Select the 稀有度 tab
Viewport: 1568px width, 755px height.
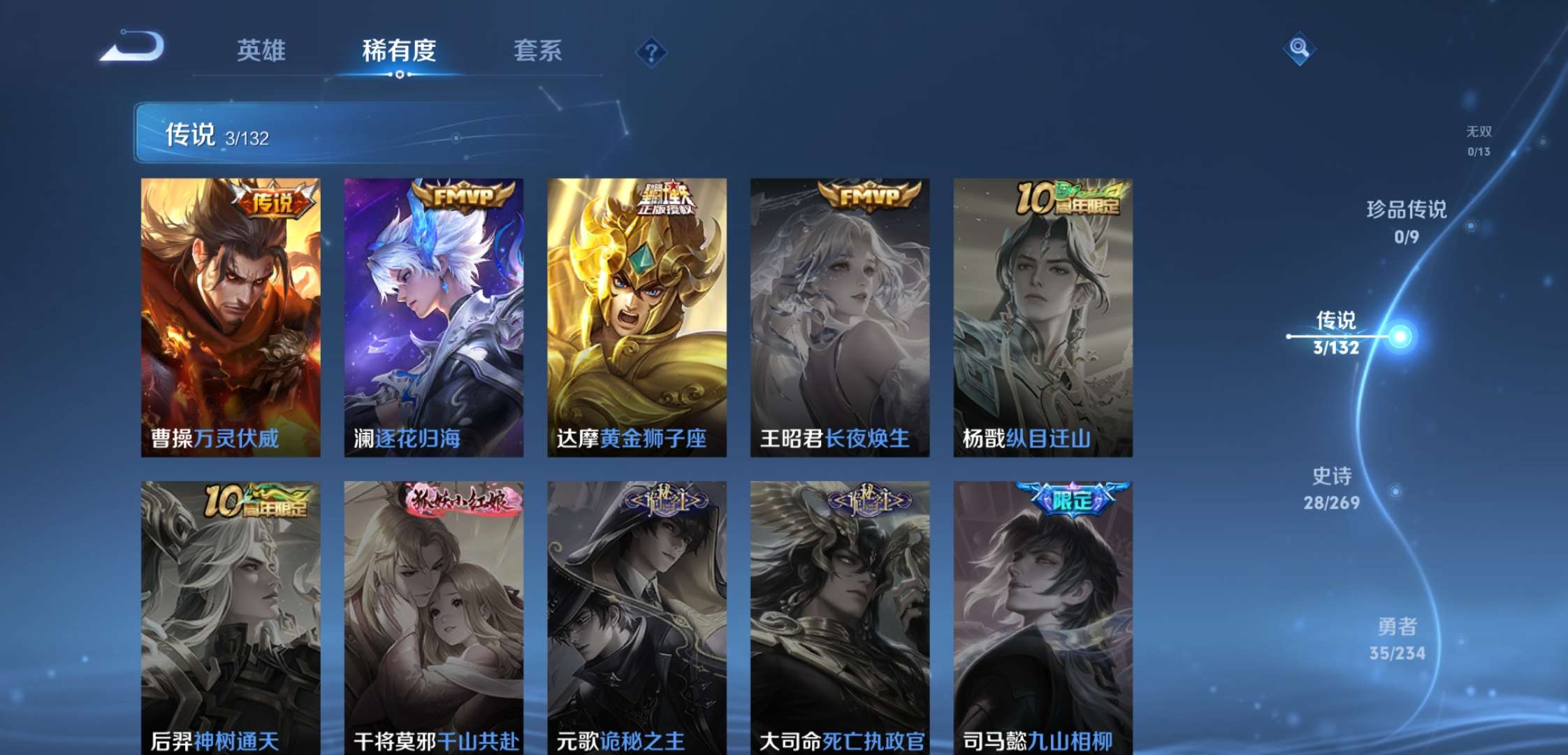pyautogui.click(x=399, y=50)
